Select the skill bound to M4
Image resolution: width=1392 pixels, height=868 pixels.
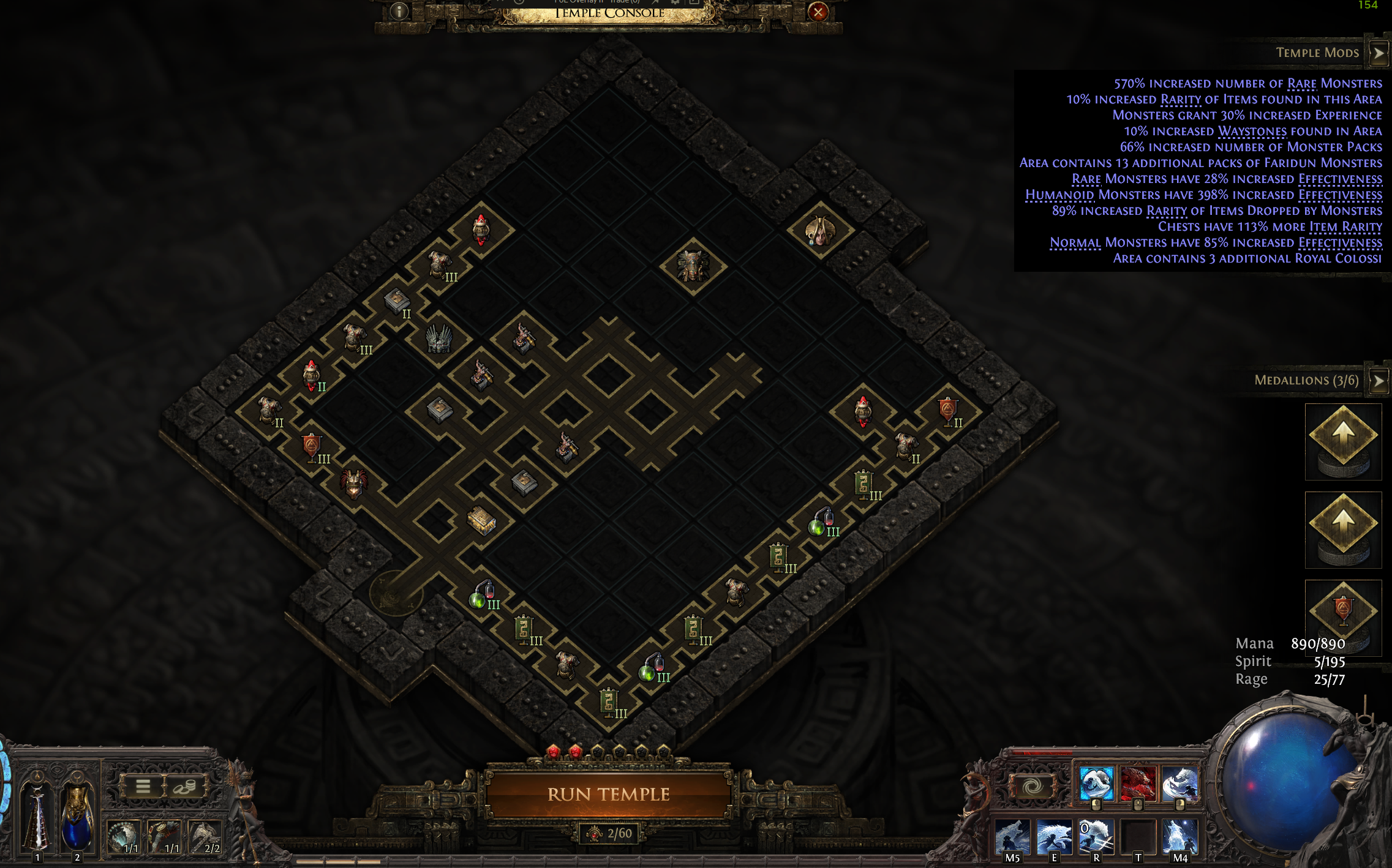pyautogui.click(x=1179, y=837)
